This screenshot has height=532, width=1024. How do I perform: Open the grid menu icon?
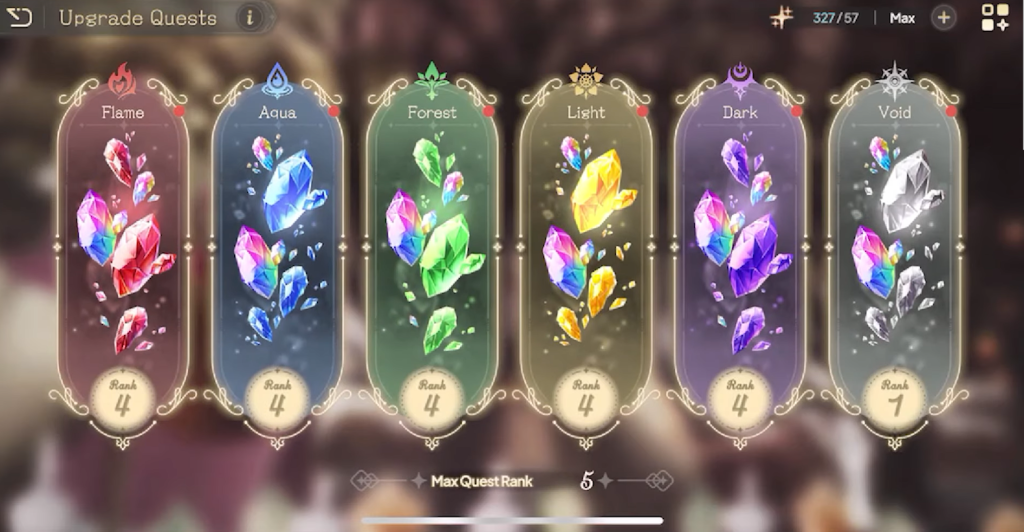[995, 17]
